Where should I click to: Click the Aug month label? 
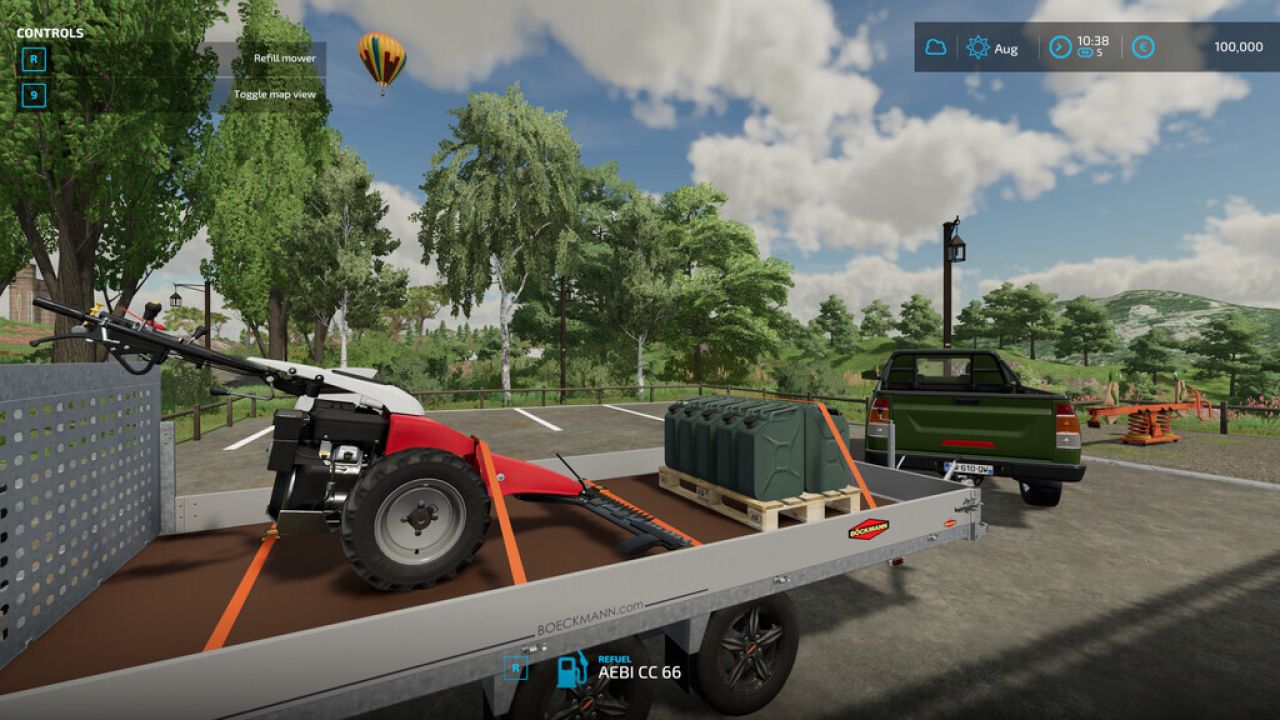1005,47
